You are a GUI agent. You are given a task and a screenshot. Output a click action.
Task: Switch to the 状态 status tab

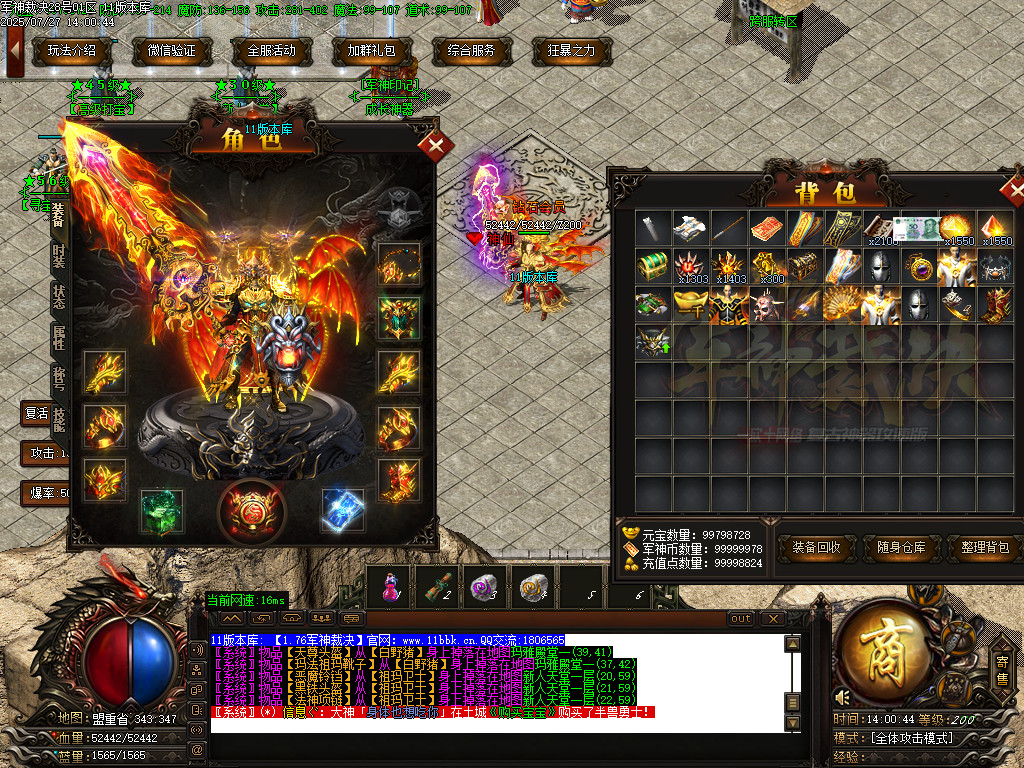pyautogui.click(x=59, y=299)
